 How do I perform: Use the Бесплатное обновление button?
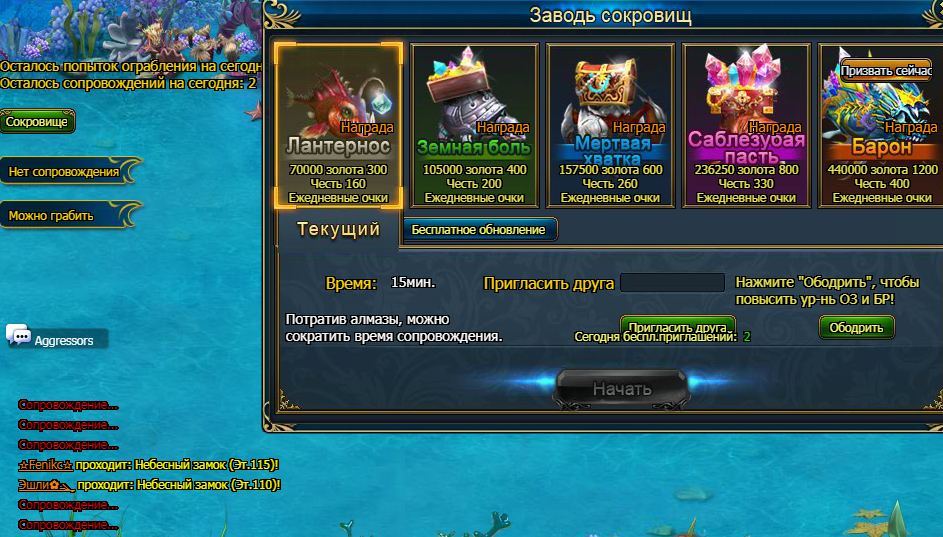pos(479,230)
